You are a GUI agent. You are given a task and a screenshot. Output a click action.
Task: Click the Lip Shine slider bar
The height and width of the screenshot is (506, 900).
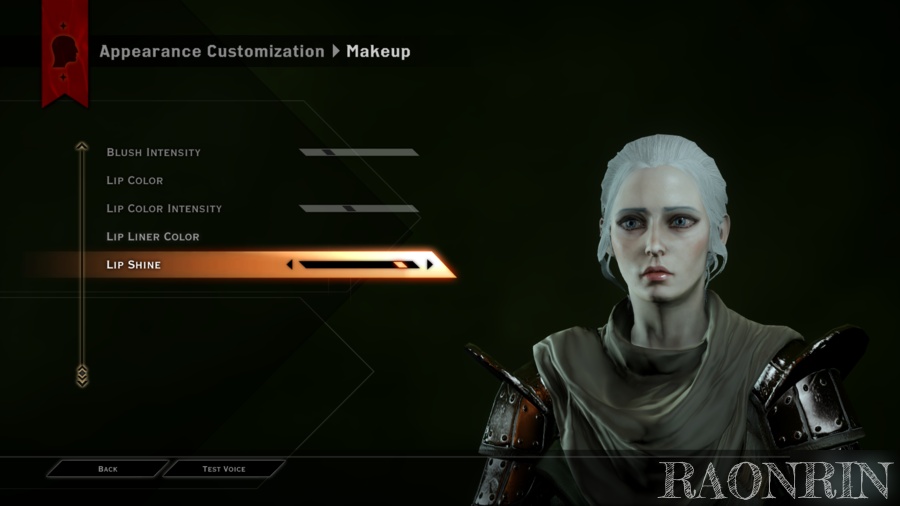click(358, 265)
